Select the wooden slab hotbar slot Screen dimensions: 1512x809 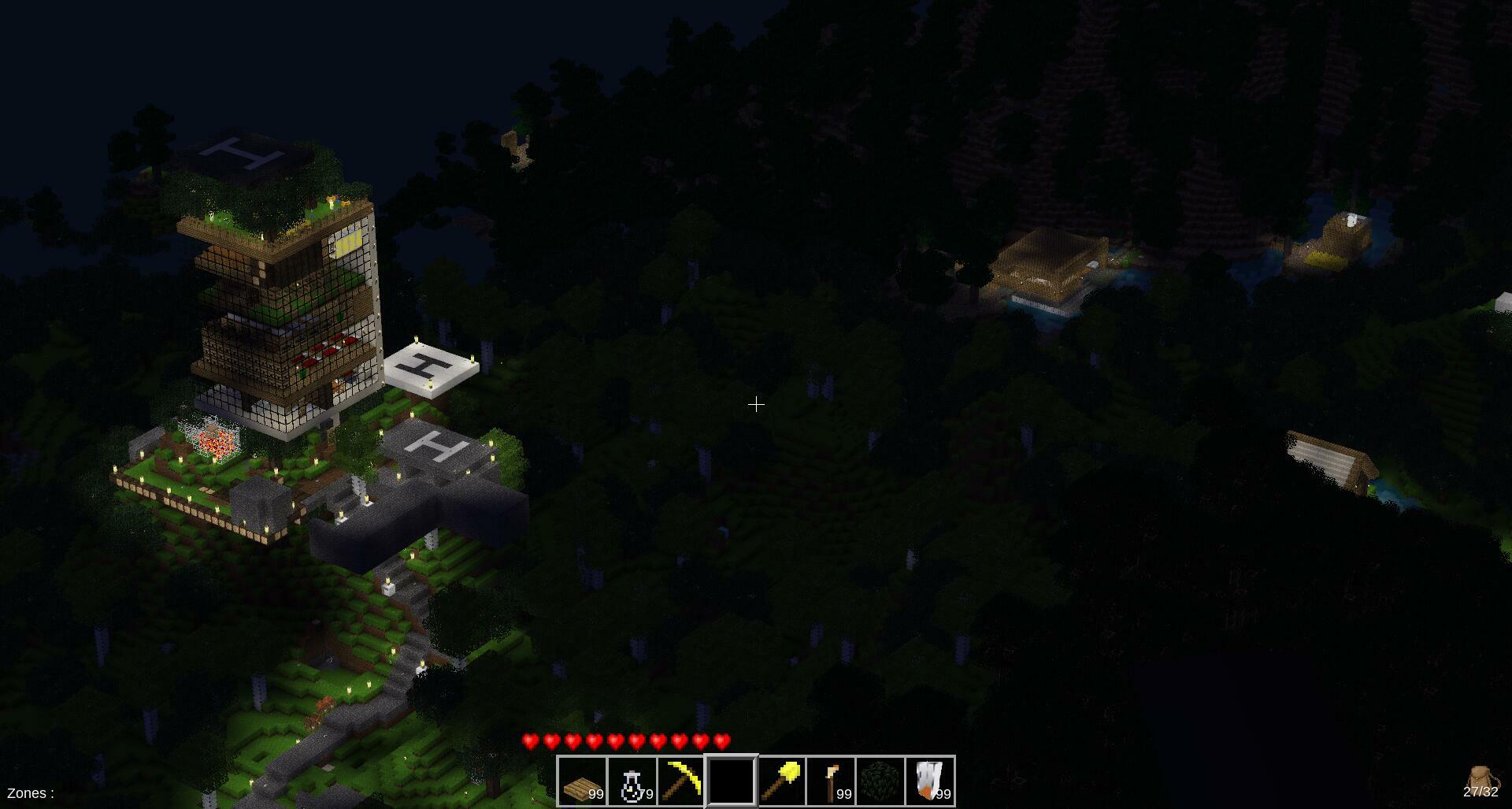click(x=582, y=781)
